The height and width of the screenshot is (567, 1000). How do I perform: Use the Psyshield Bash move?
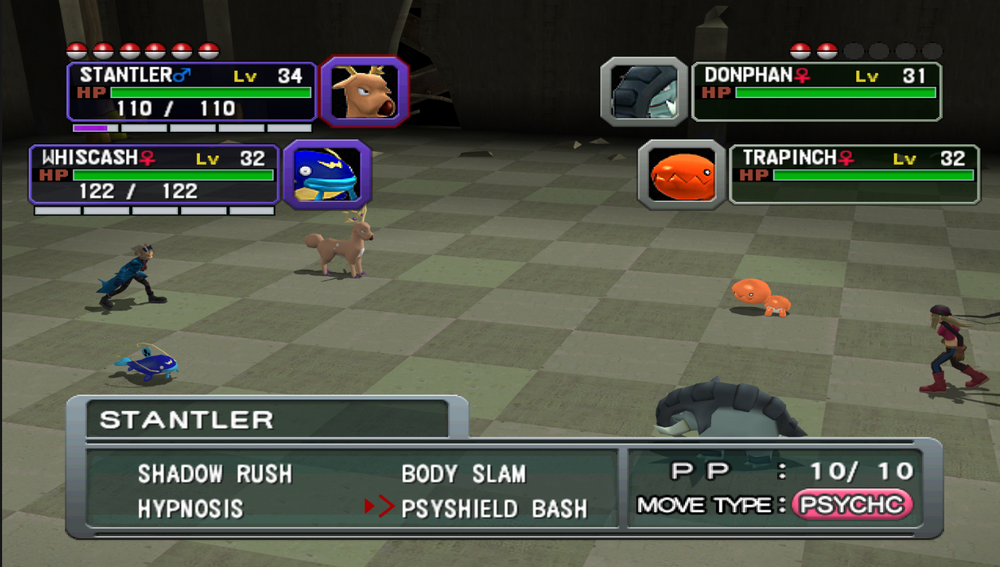click(x=494, y=508)
